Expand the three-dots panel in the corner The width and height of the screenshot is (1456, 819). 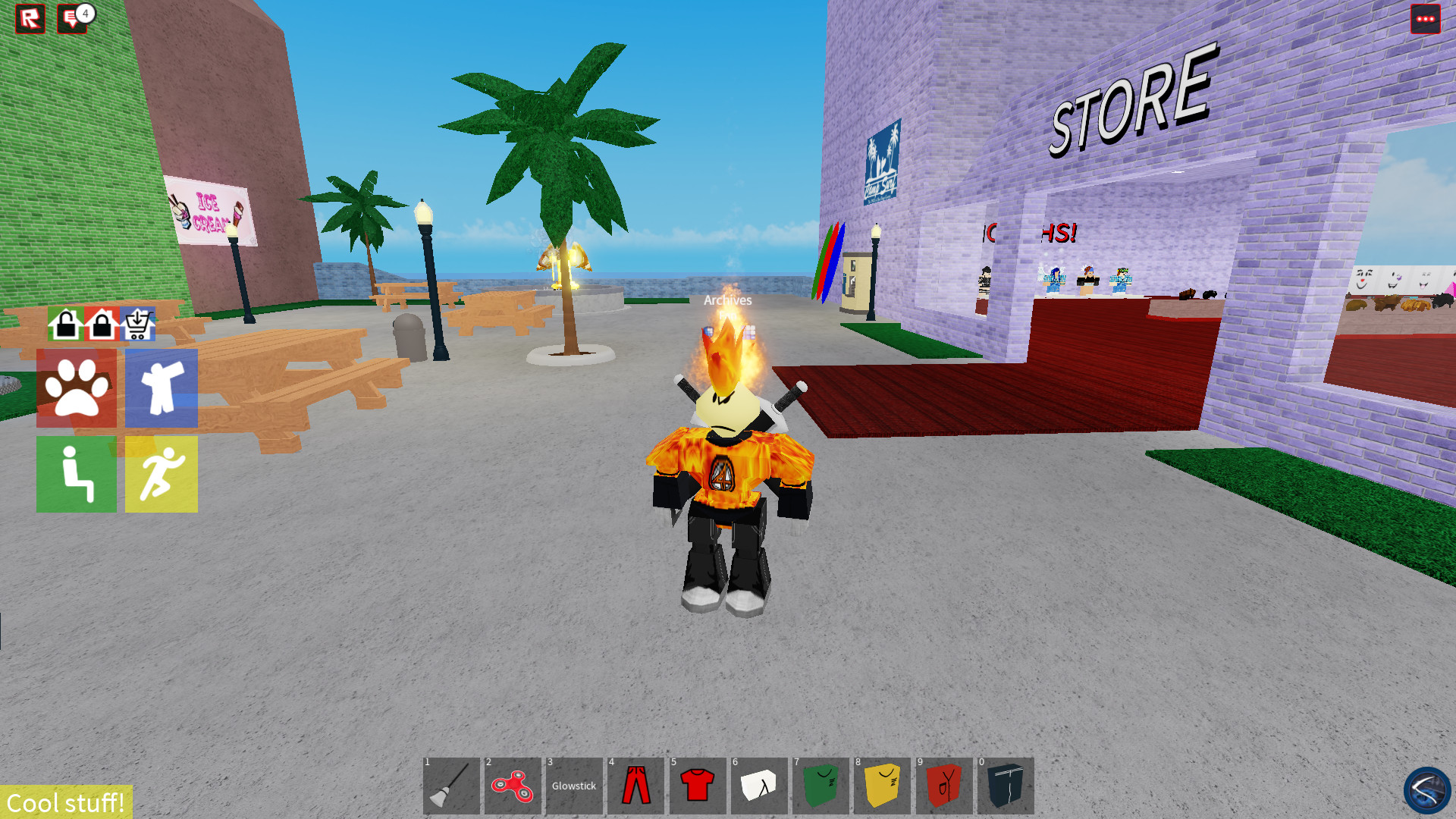click(1426, 19)
